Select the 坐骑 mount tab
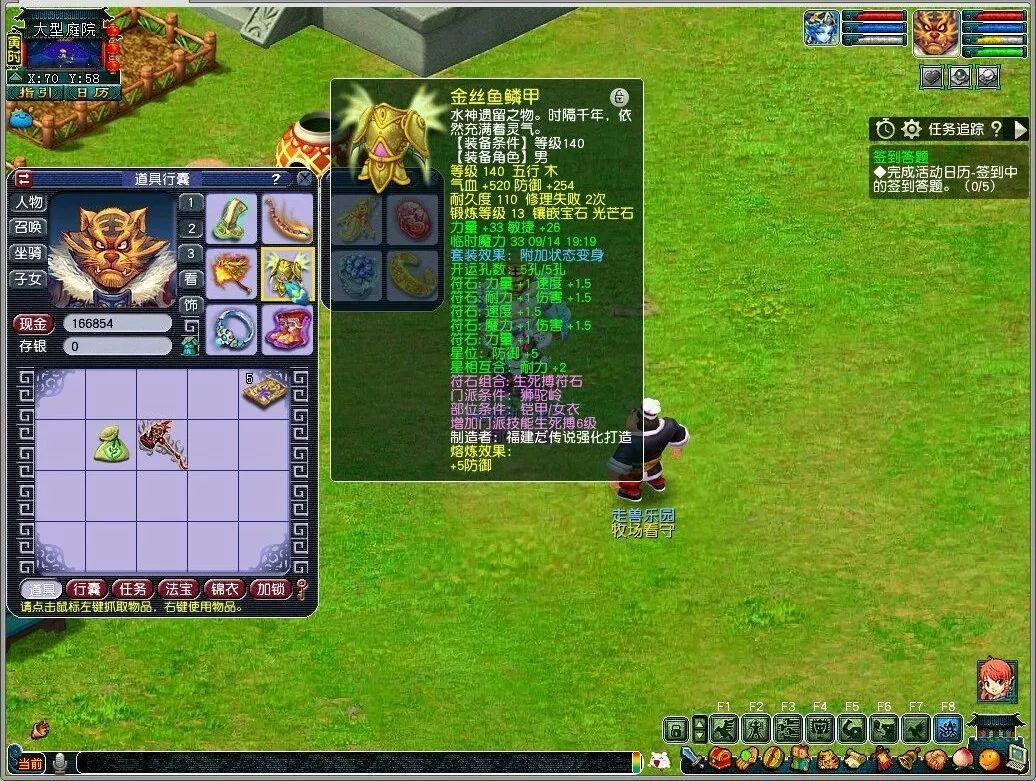This screenshot has width=1036, height=781. point(28,254)
